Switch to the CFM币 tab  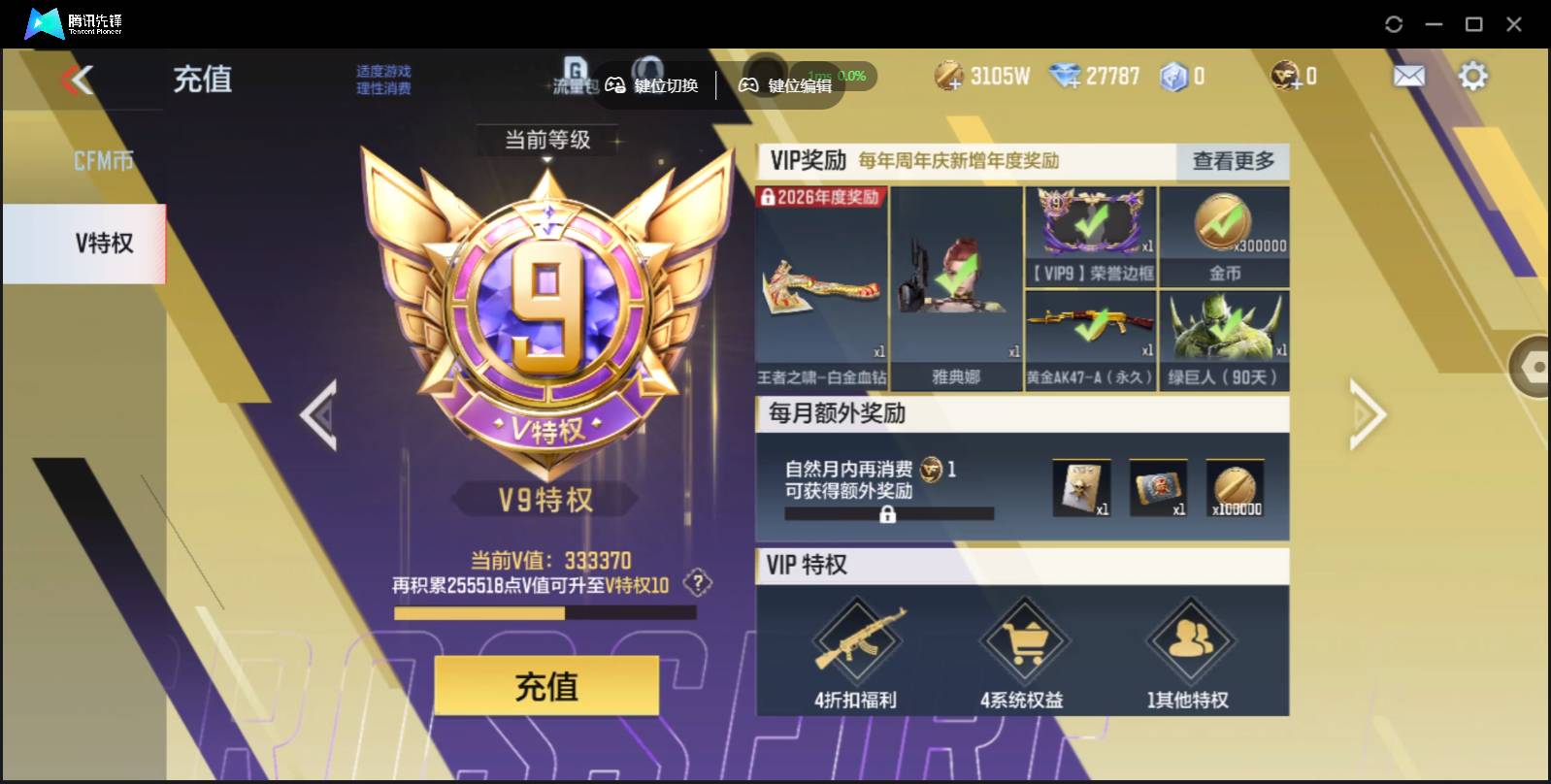[105, 159]
